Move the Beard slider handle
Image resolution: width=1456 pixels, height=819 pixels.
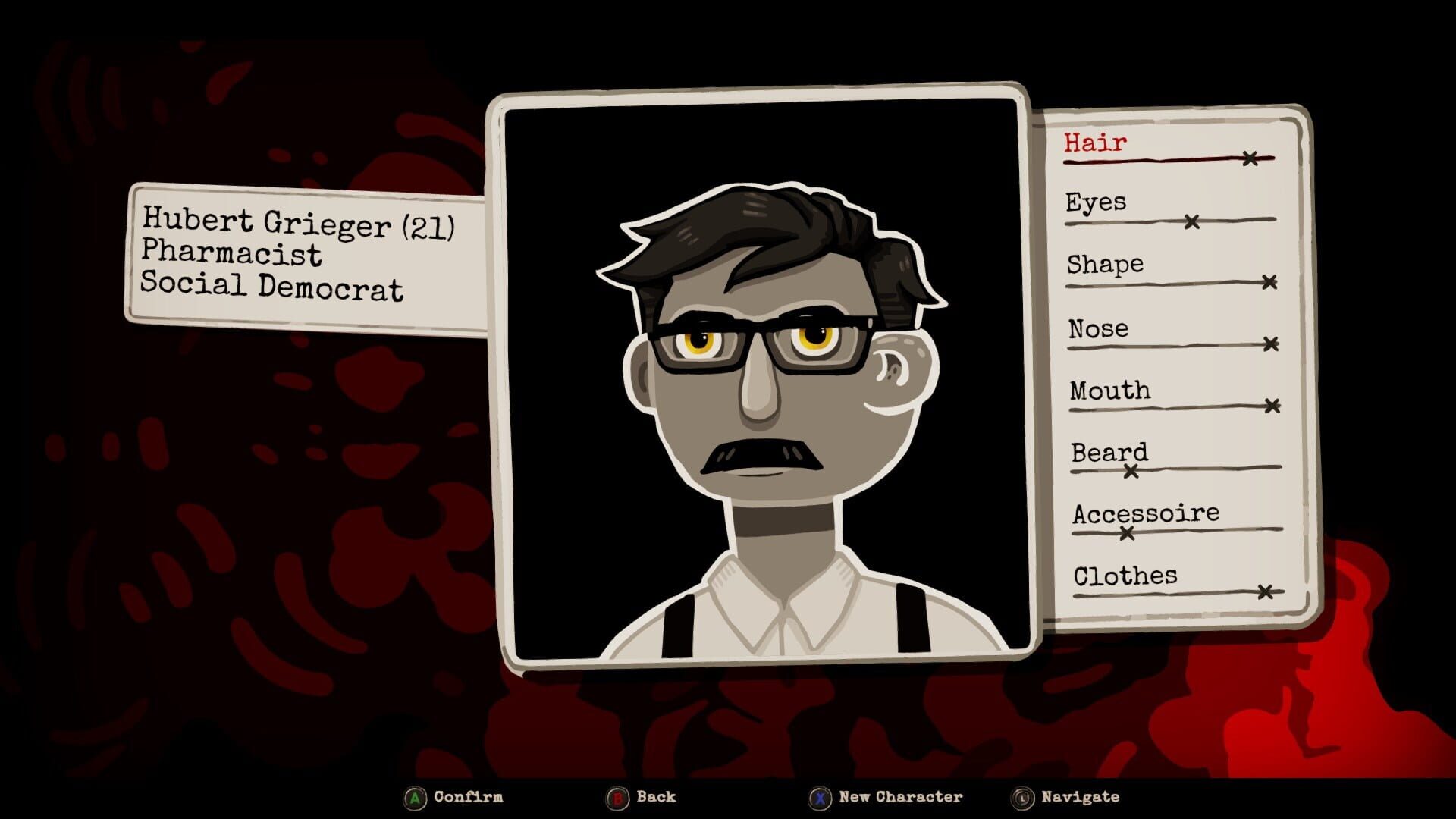tap(1130, 470)
